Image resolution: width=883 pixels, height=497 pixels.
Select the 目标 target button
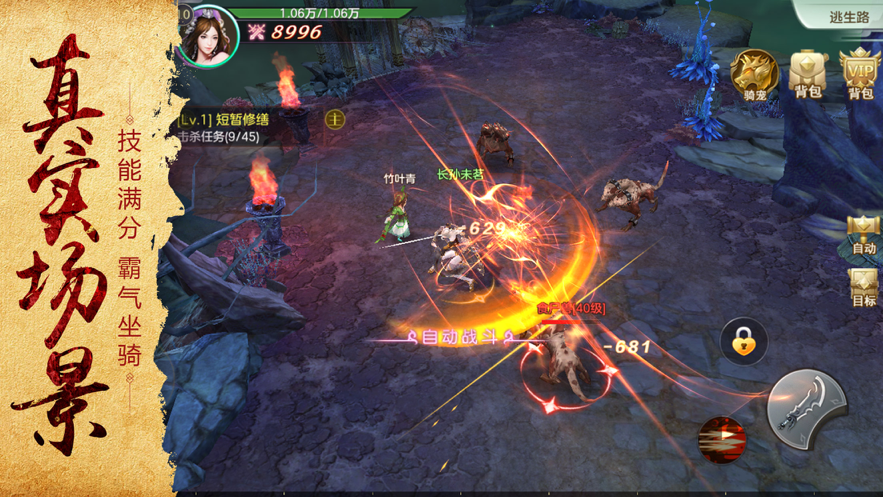(x=863, y=288)
